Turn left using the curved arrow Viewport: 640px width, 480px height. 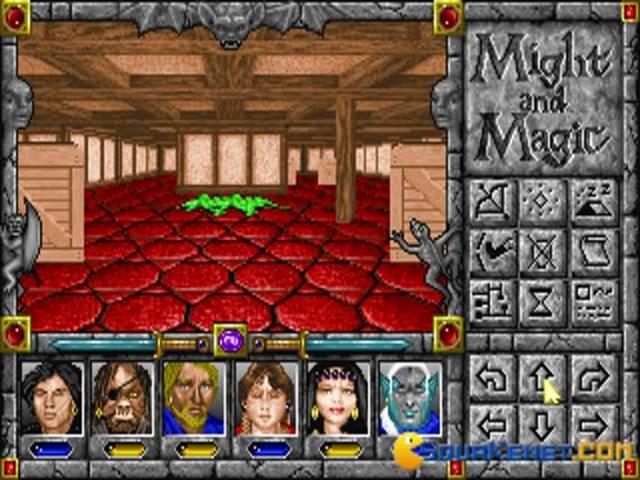tap(492, 378)
